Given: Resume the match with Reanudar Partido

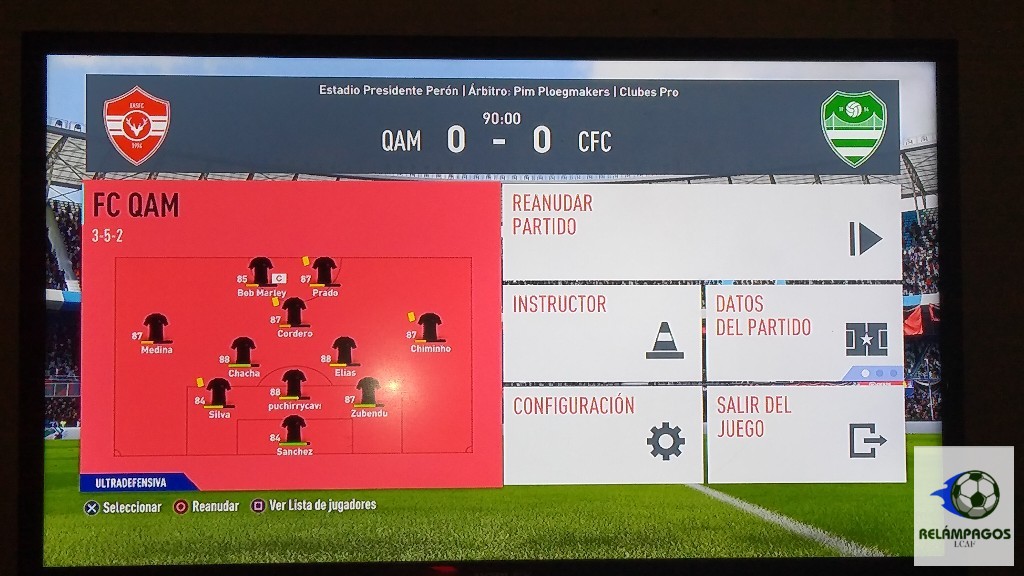Looking at the screenshot, I should click(x=701, y=232).
